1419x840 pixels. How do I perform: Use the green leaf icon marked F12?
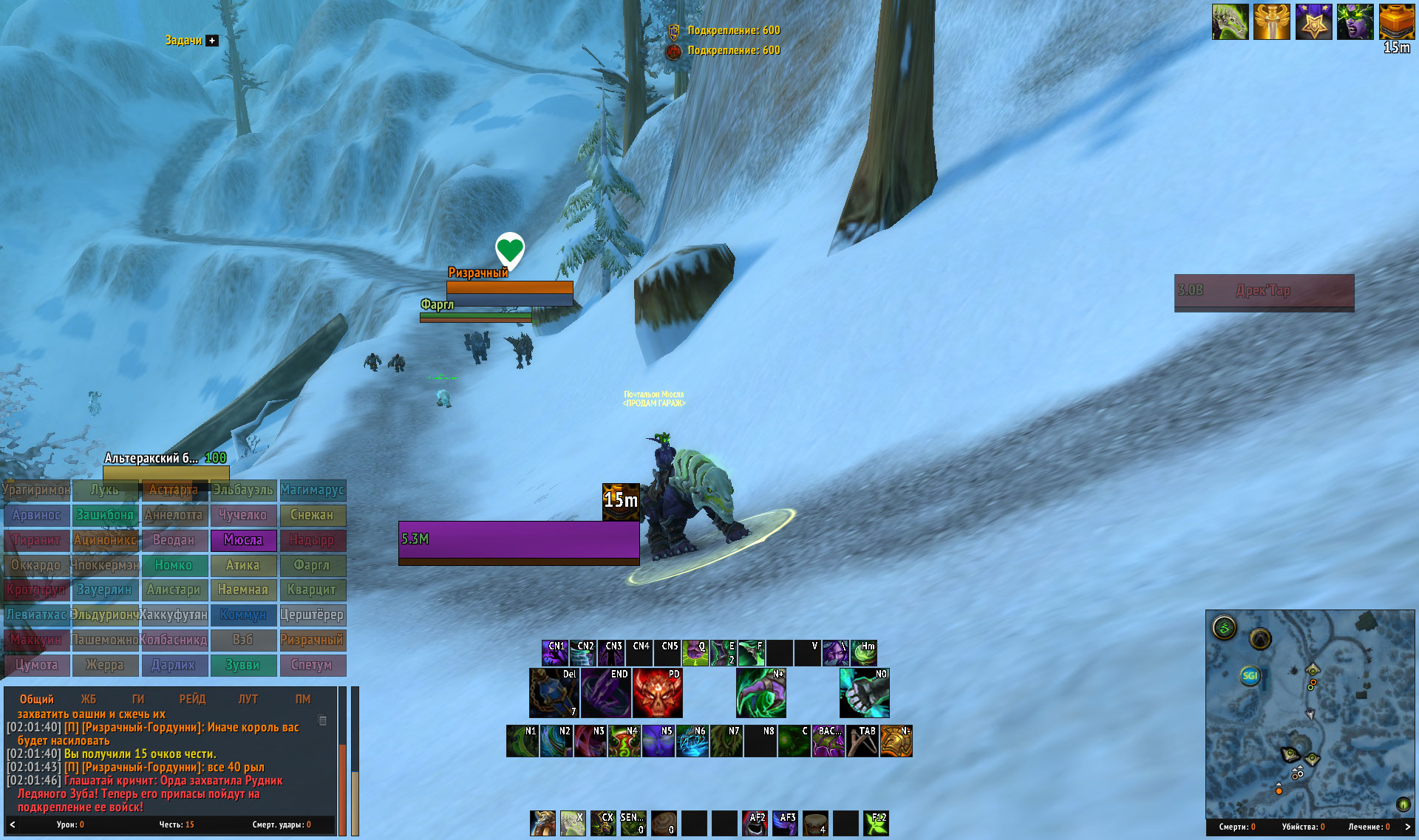[x=876, y=823]
